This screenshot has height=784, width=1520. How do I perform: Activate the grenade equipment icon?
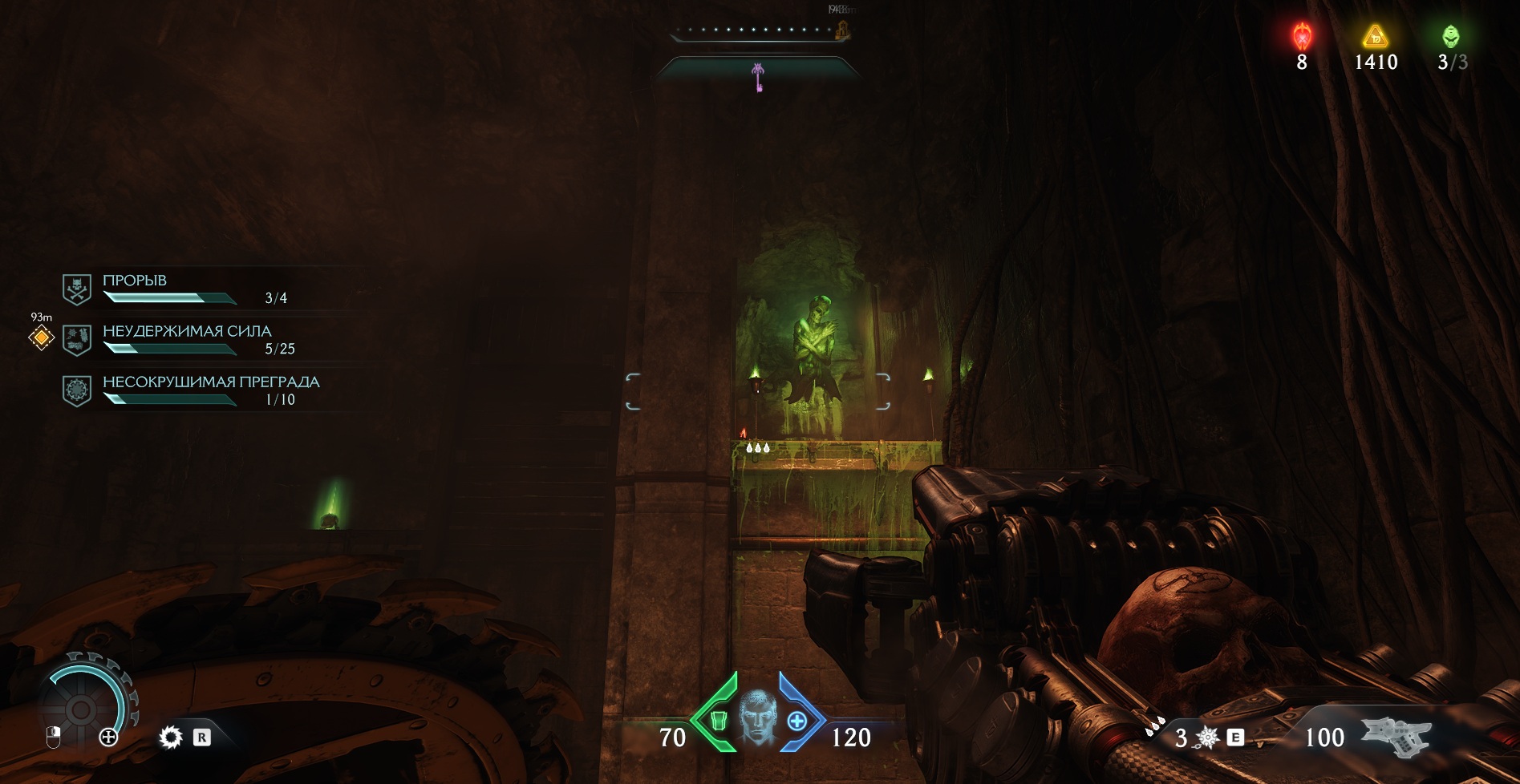pyautogui.click(x=1206, y=738)
